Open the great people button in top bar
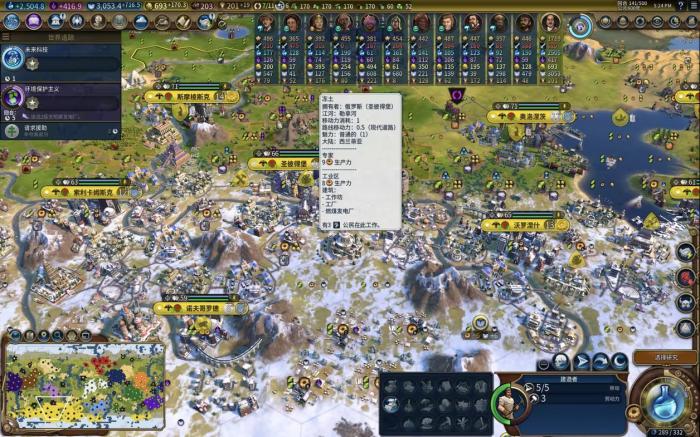The width and height of the screenshot is (700, 437). pos(99,21)
